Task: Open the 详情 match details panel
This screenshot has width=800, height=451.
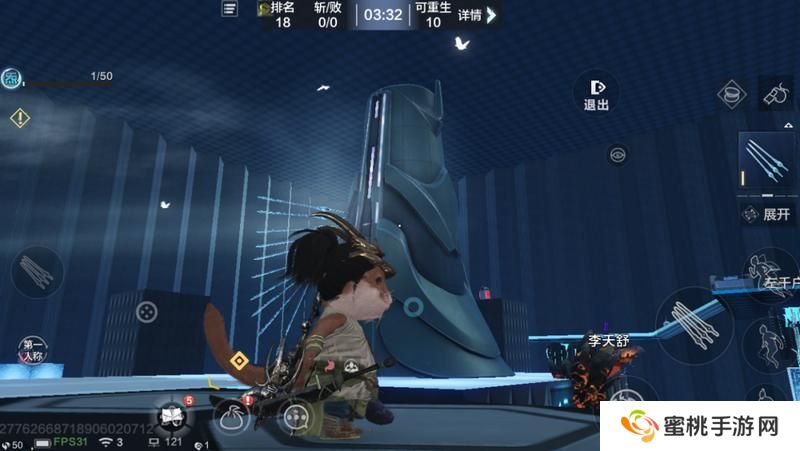Action: [476, 14]
